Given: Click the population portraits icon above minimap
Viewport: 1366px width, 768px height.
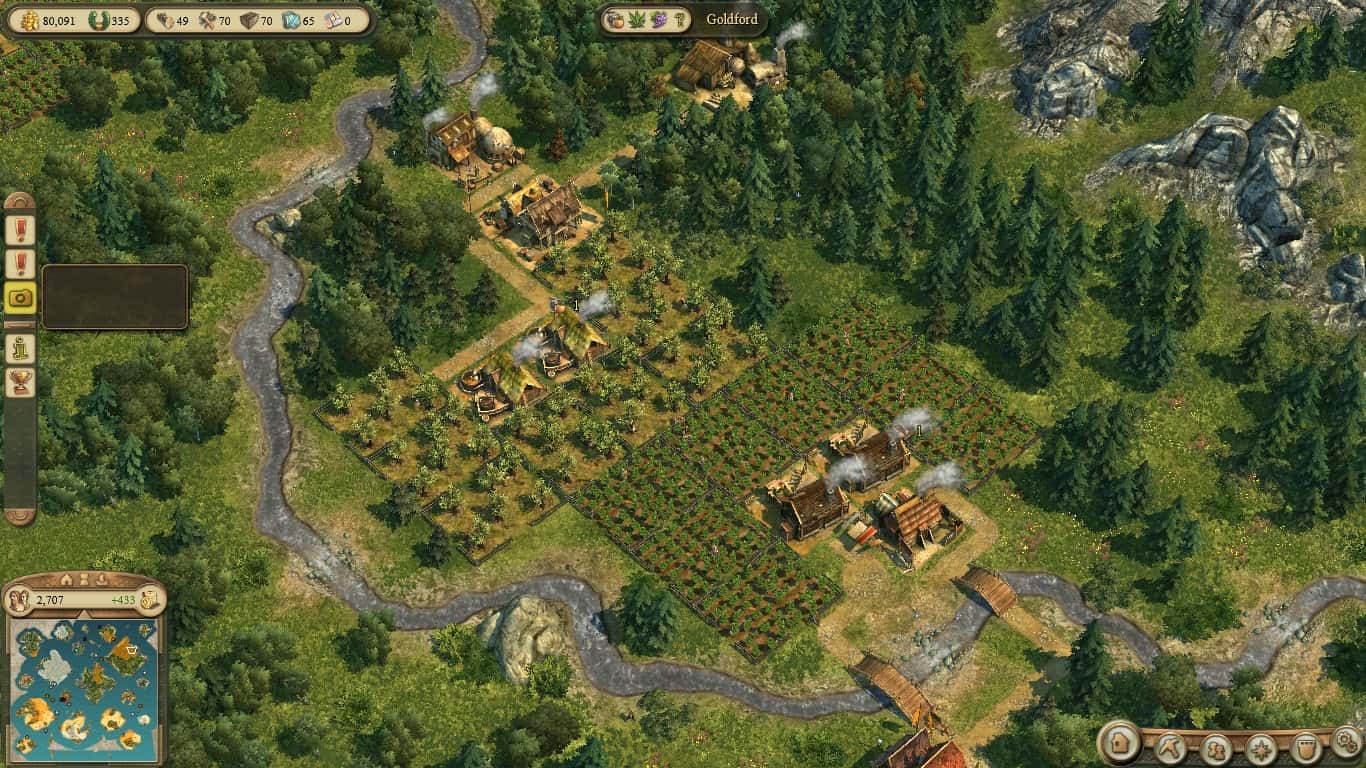Looking at the screenshot, I should tap(19, 600).
